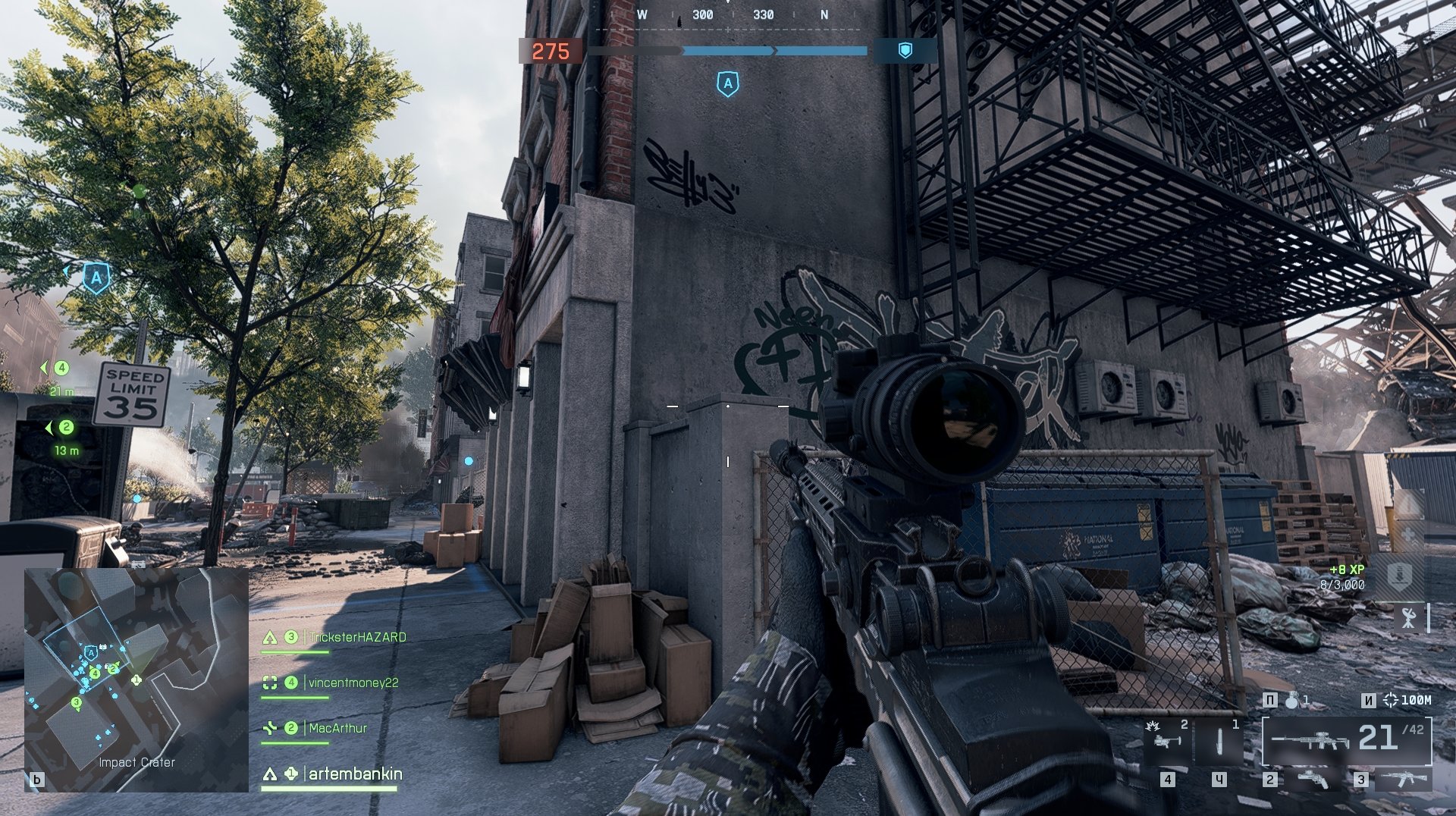Click the 100M scope zeroing indicator

[1407, 701]
